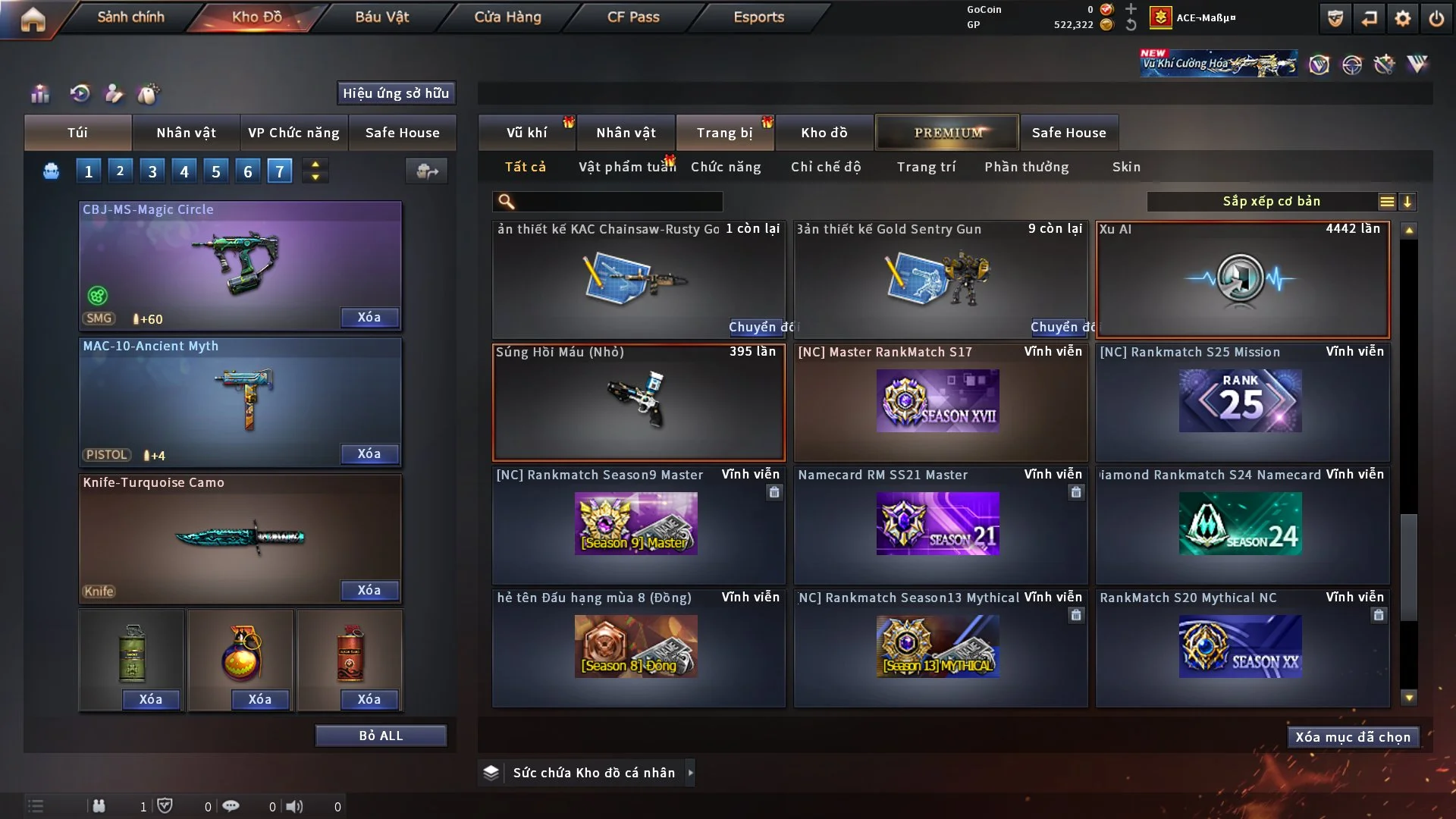Click the Bỏ ALL button
Screen dimensions: 1456x819
[x=381, y=736]
